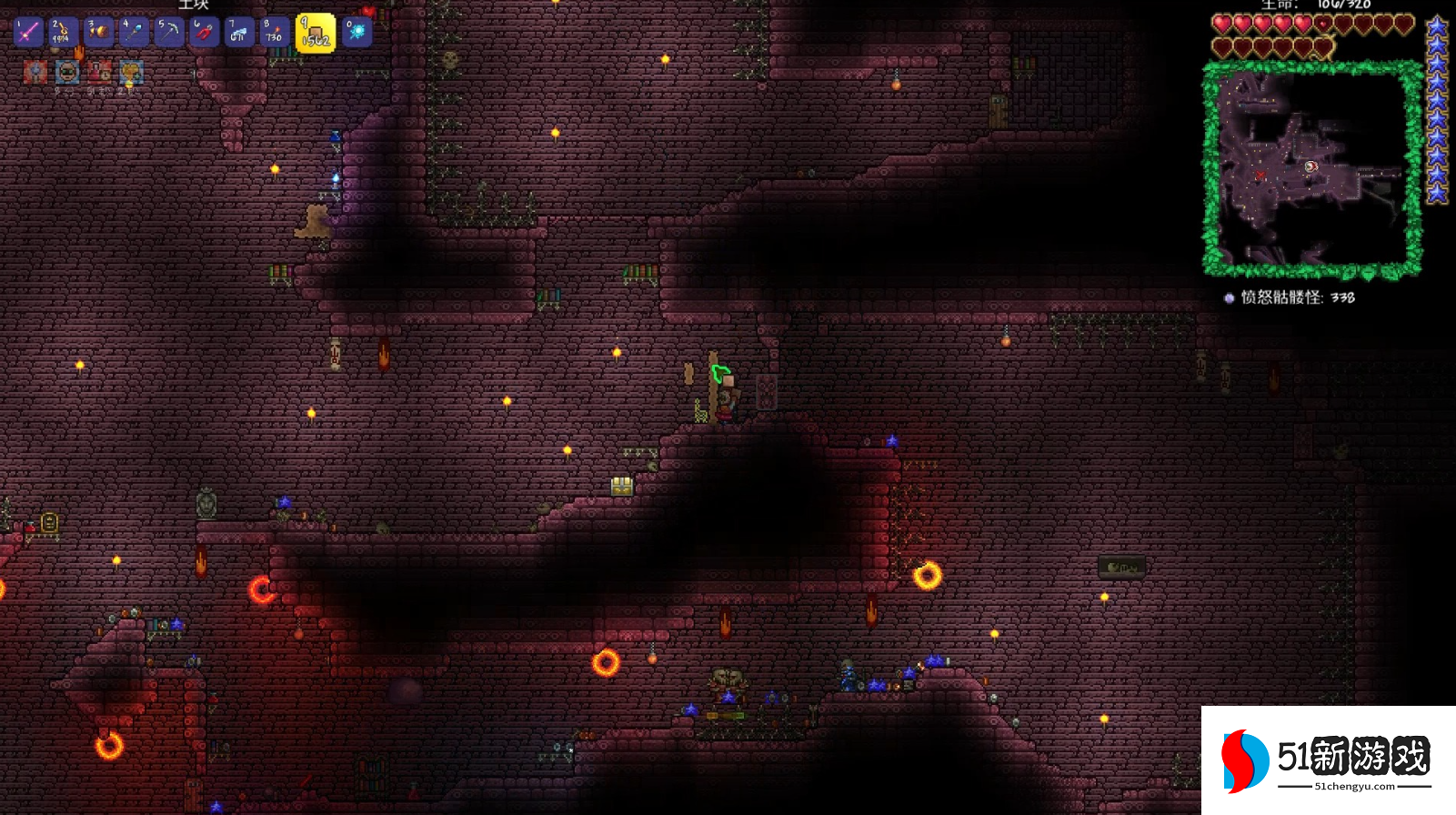Click the red potion with clock buff
This screenshot has width=1456, height=815.
(x=99, y=72)
